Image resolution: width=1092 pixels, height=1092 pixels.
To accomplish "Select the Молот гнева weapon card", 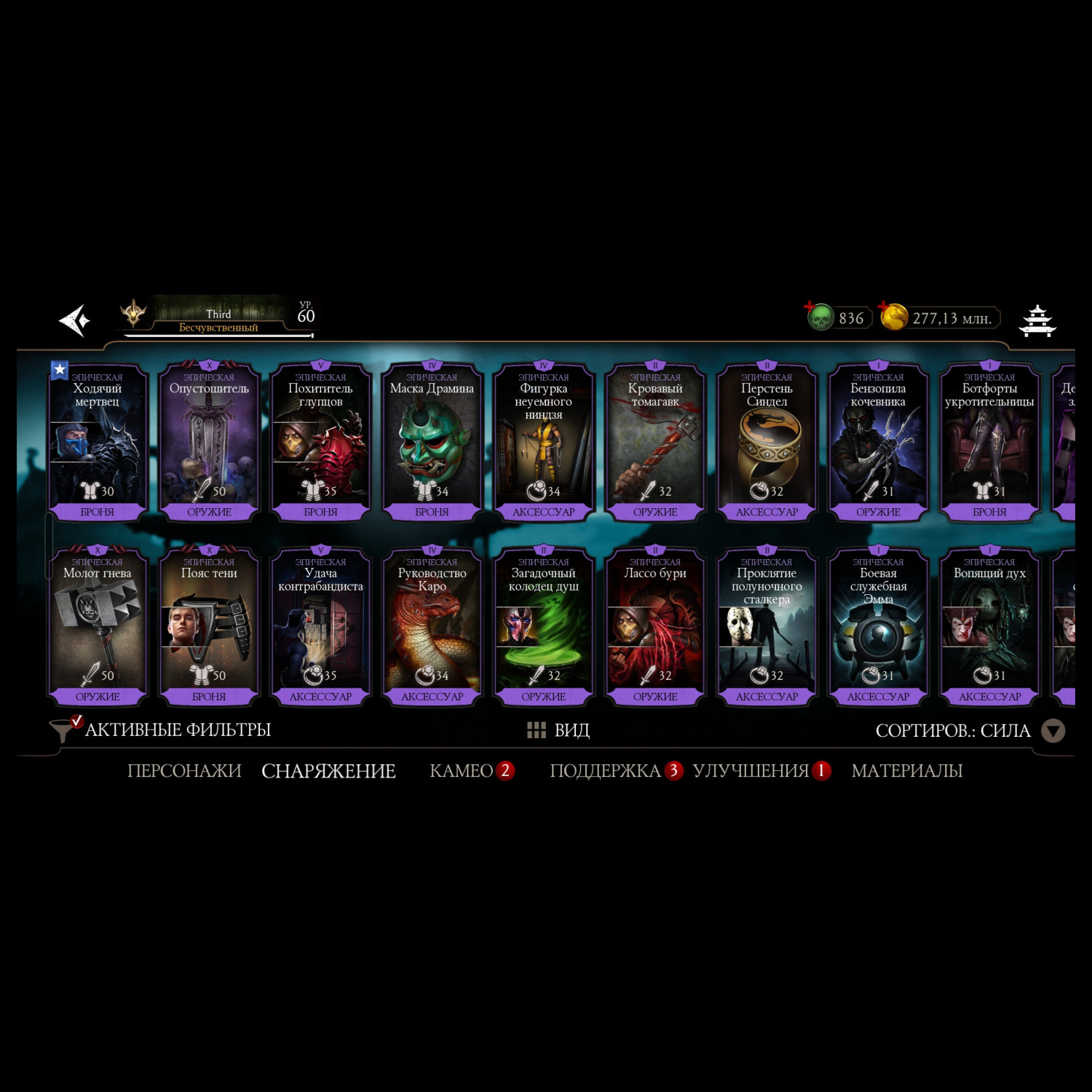I will [x=98, y=626].
